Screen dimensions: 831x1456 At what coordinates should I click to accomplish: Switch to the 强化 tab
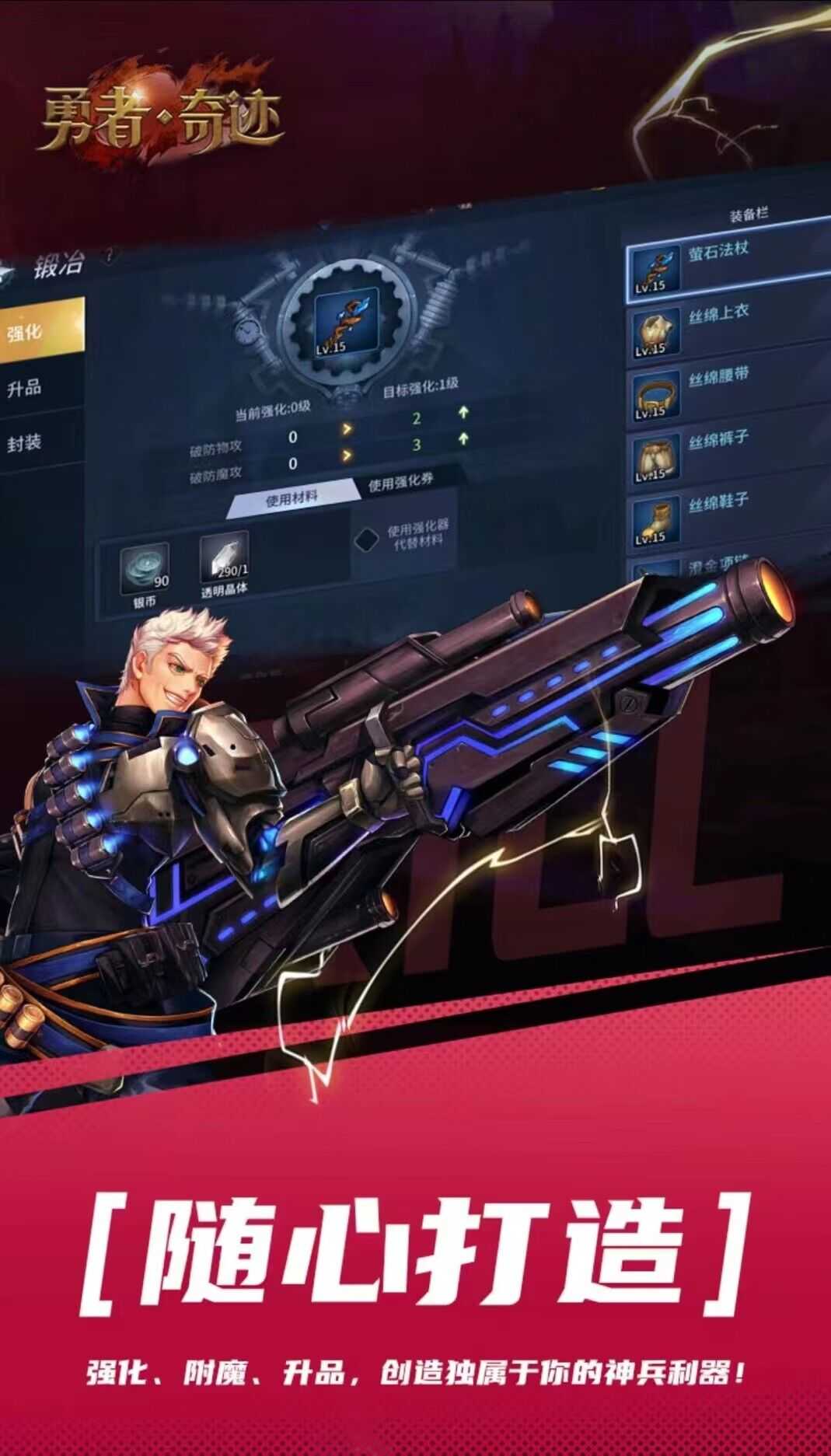[39, 331]
